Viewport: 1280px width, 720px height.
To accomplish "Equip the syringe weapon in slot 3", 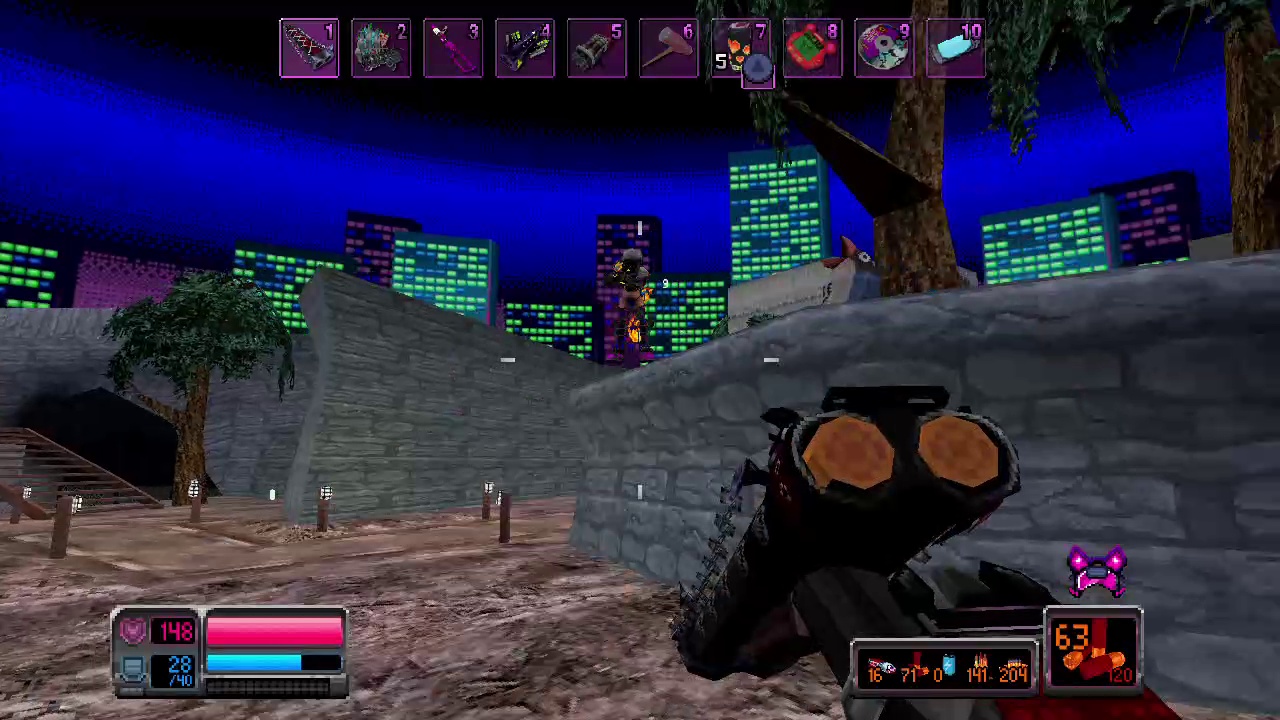I will 453,47.
